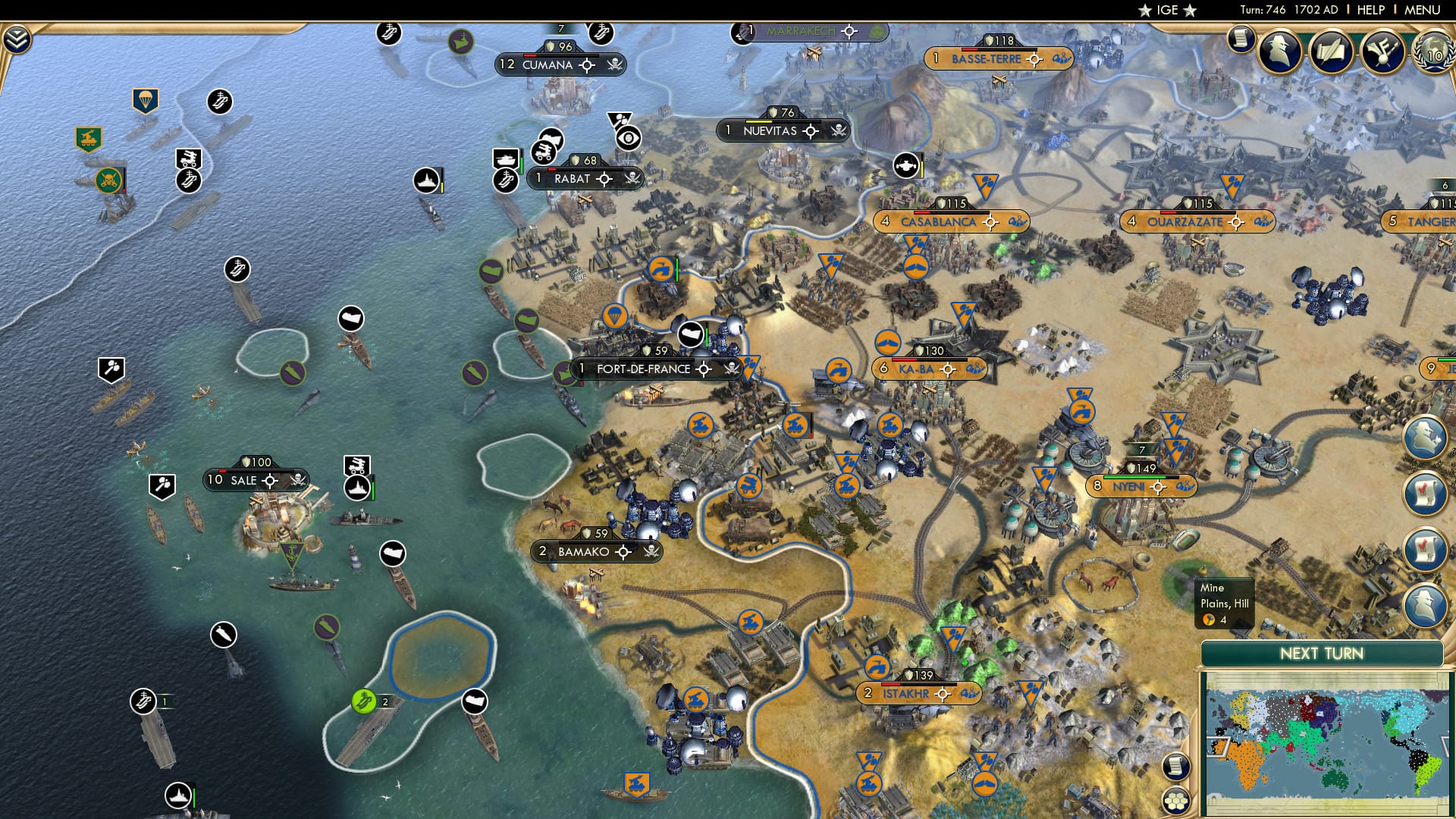Viewport: 1456px width, 819px height.
Task: Select the observation balloon eye icon near Nuevitas
Action: pos(629,138)
